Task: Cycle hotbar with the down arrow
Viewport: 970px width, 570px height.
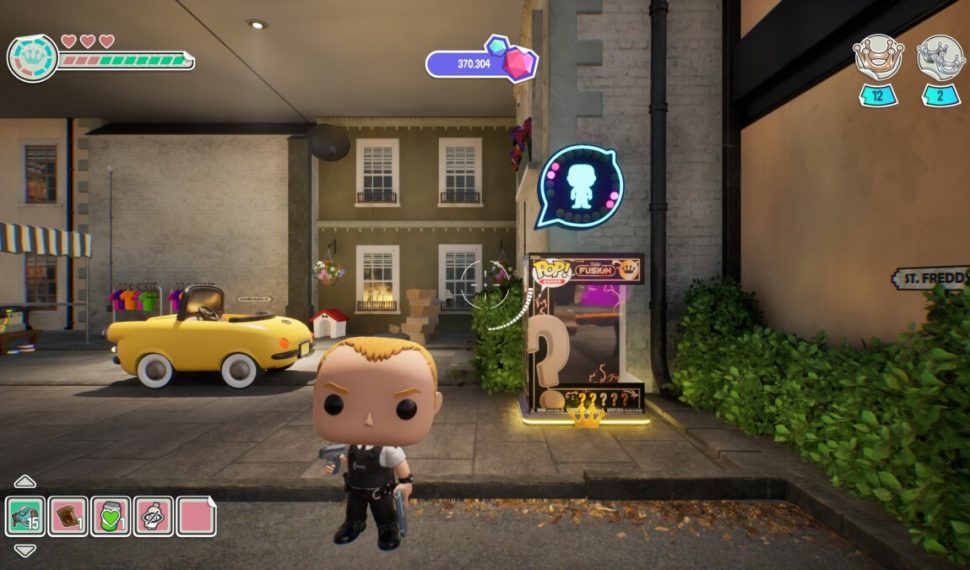Action: pos(25,550)
